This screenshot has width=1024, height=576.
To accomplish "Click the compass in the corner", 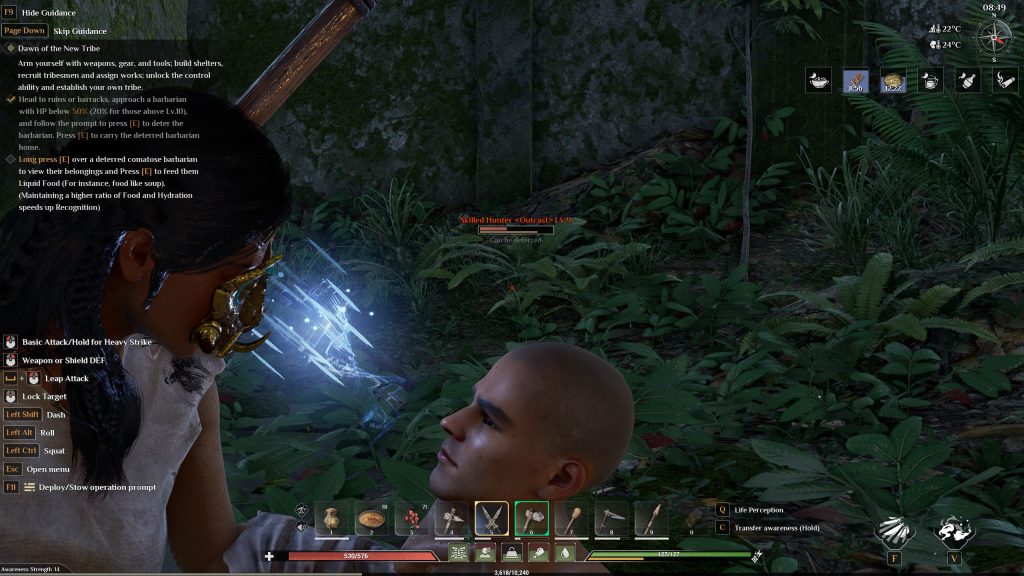I will point(994,36).
